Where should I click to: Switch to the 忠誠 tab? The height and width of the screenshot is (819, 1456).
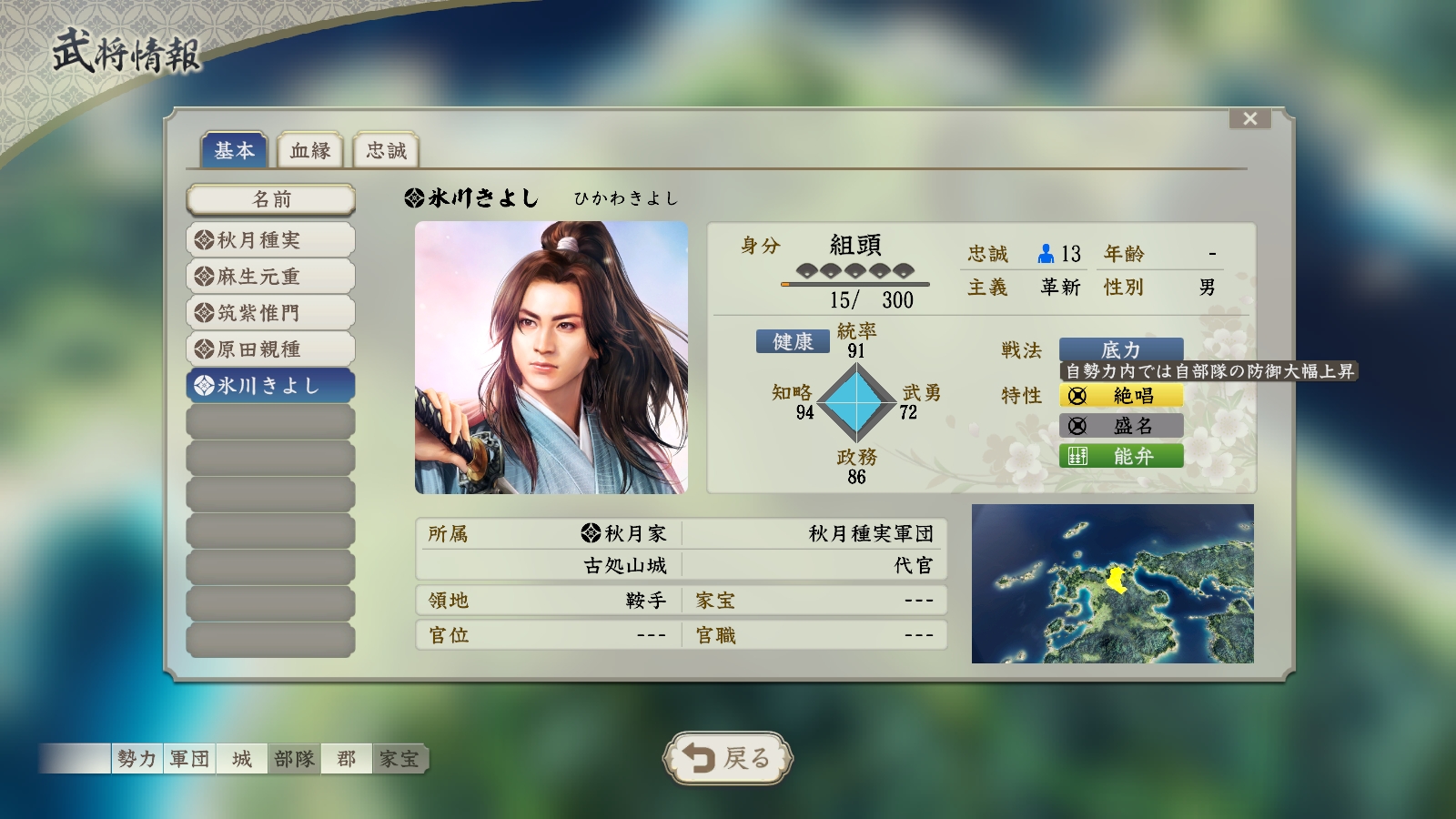[x=386, y=150]
